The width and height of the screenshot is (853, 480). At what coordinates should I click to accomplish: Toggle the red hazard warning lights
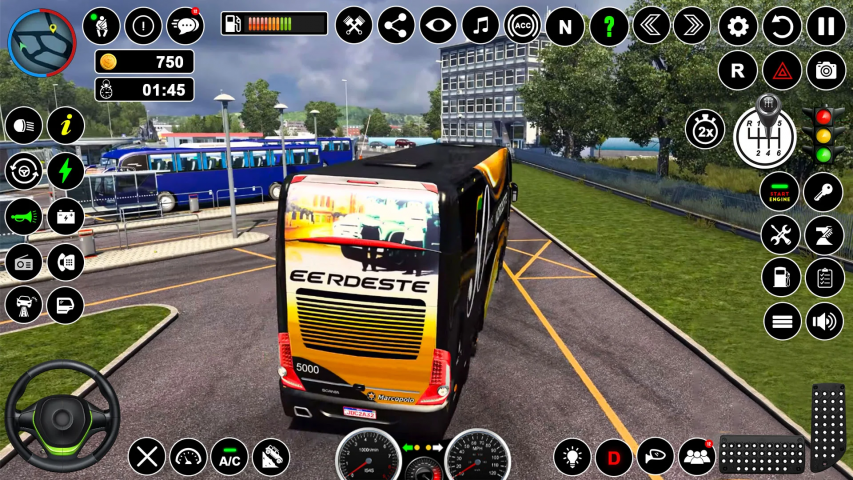782,71
